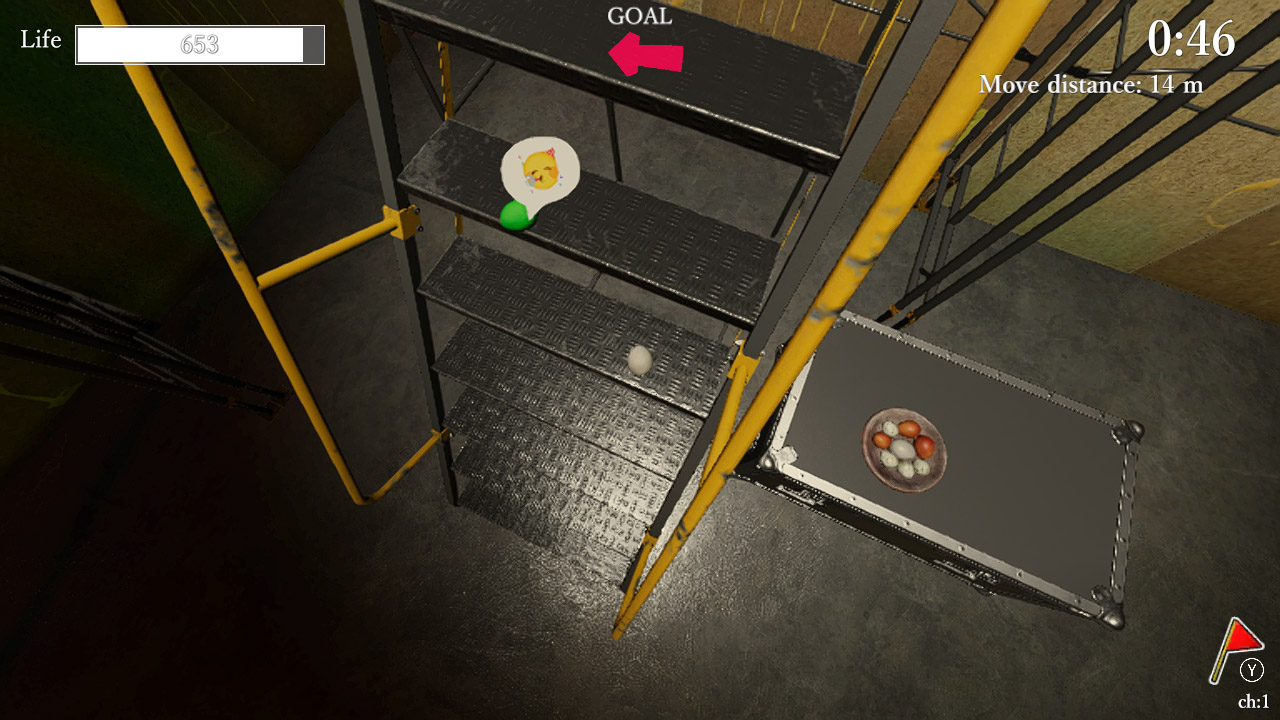This screenshot has height=720, width=1280.
Task: Click the gray segment of the Life bar
Action: tap(315, 44)
